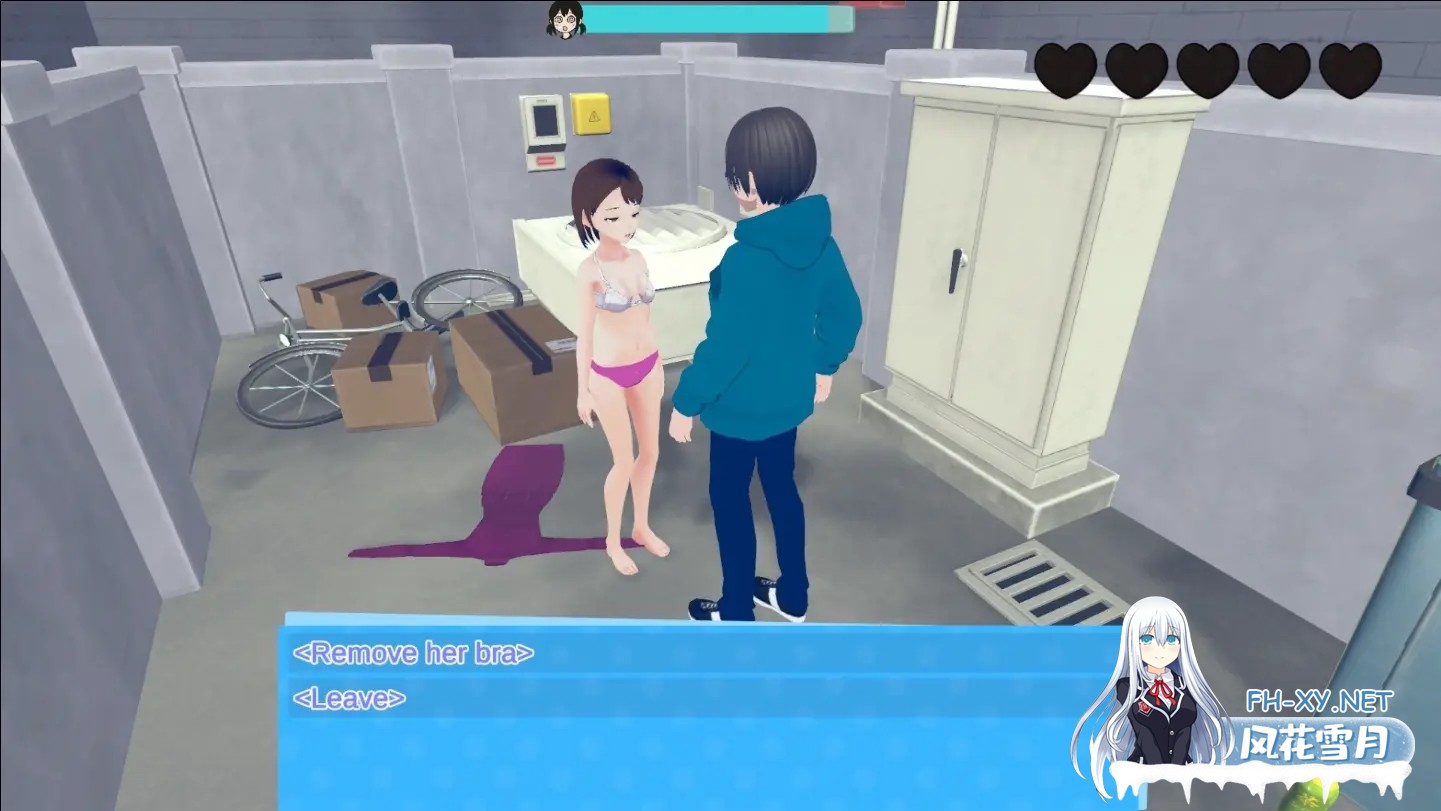The image size is (1441, 811).
Task: Click the girl's portrait icon above the progress bar
Action: (x=567, y=18)
